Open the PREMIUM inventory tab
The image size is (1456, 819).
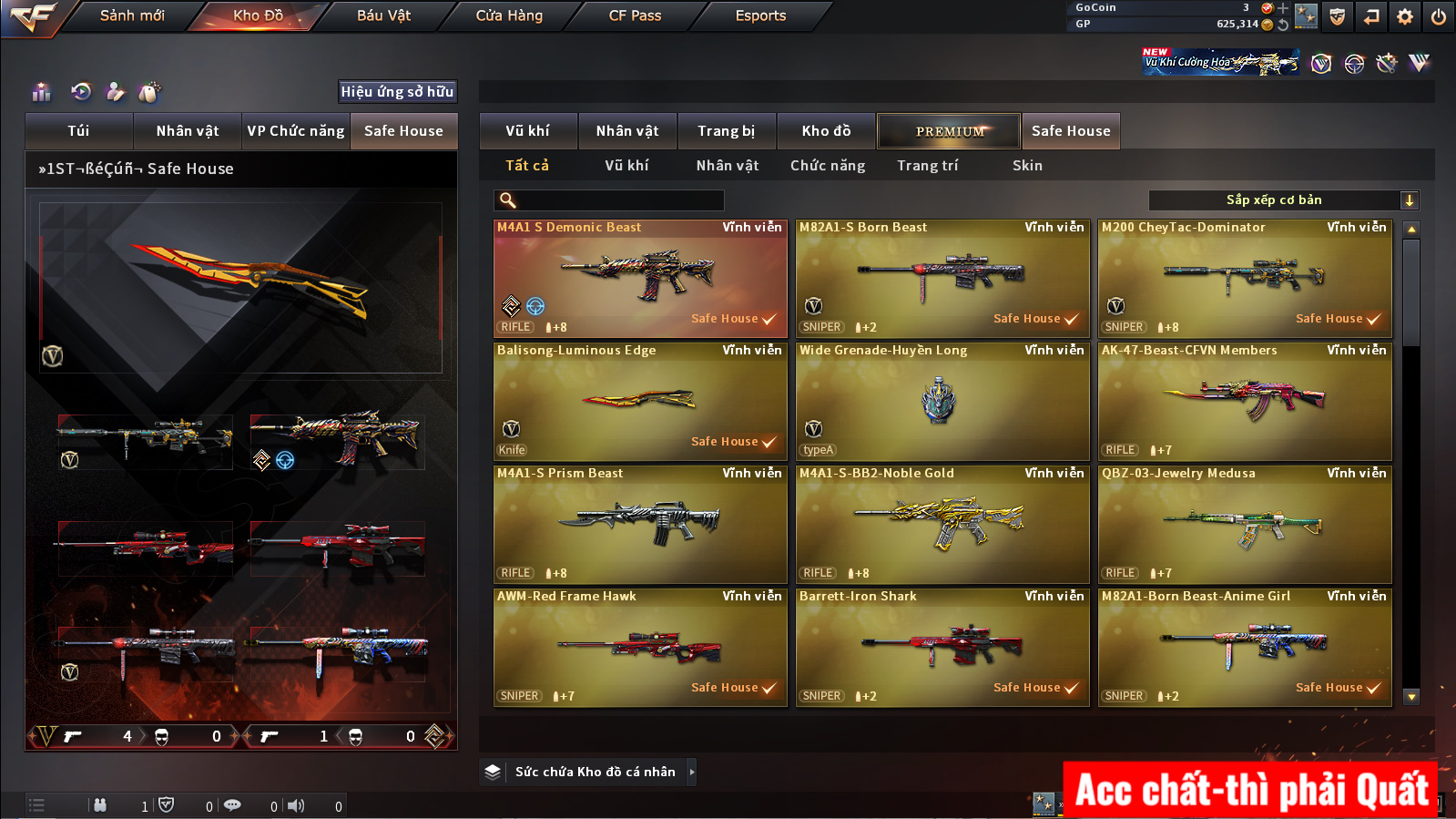[949, 131]
